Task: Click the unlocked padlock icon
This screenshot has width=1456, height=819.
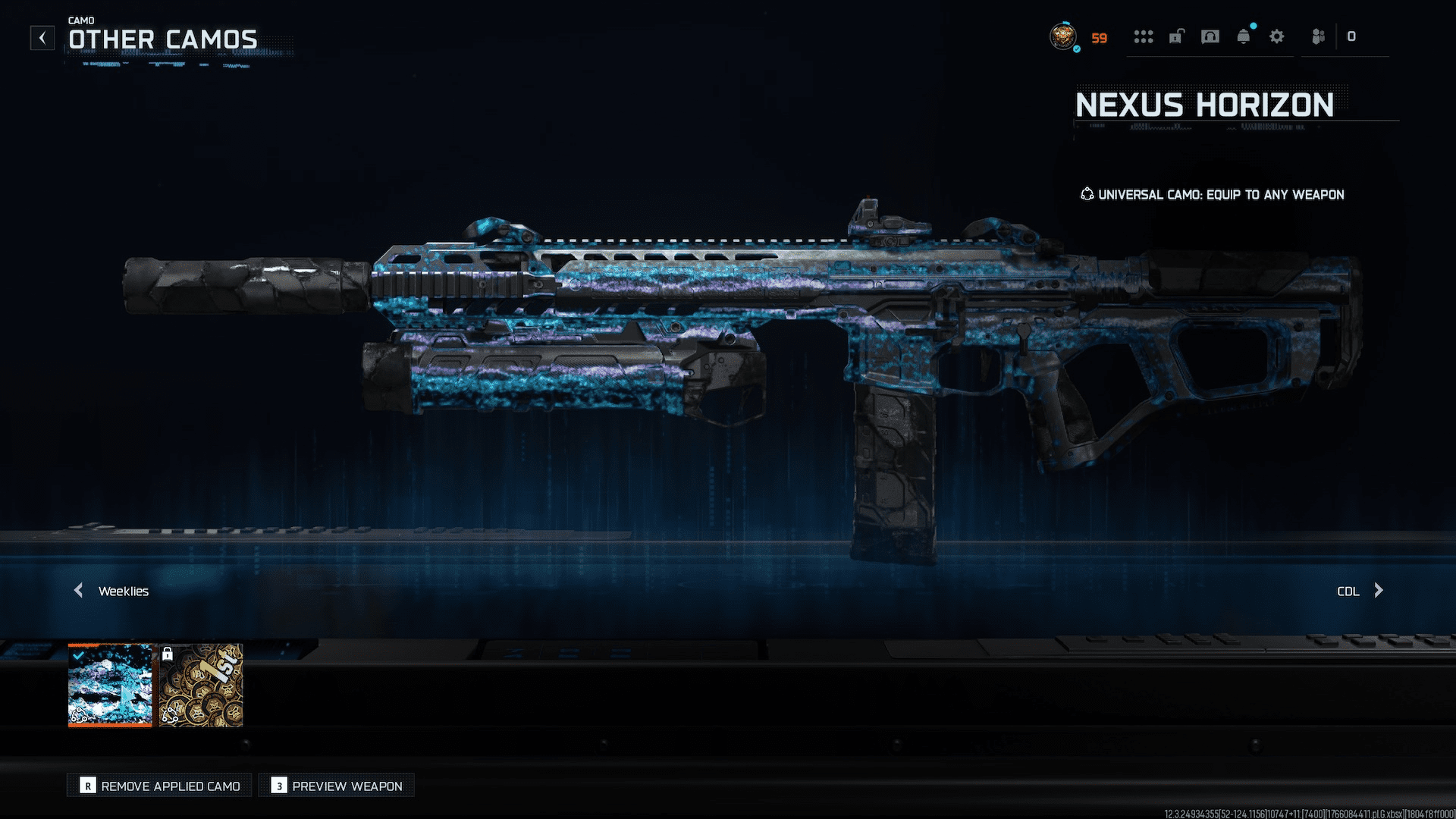Action: (1177, 37)
